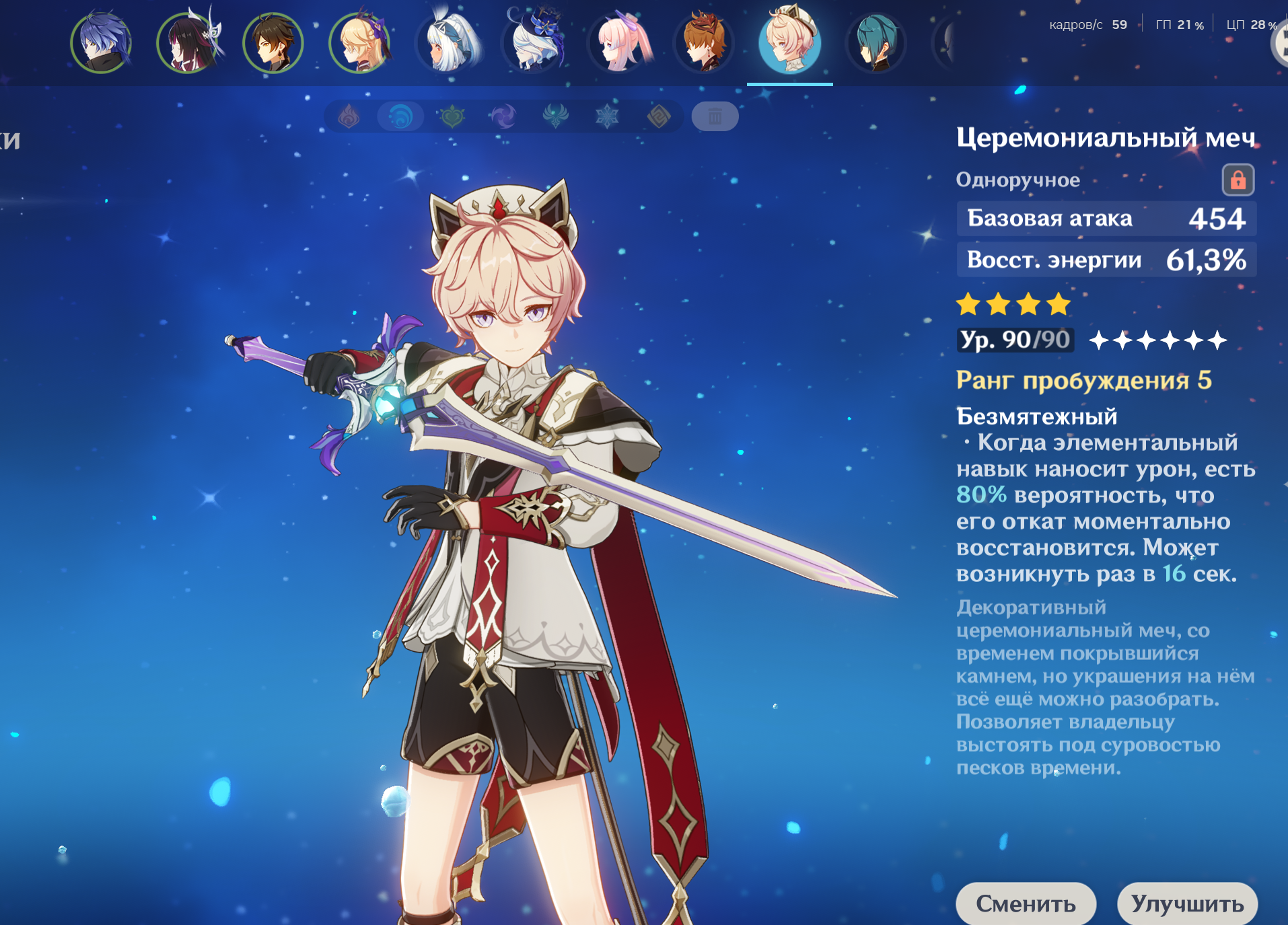Clear element filter with trash icon

pos(715,117)
